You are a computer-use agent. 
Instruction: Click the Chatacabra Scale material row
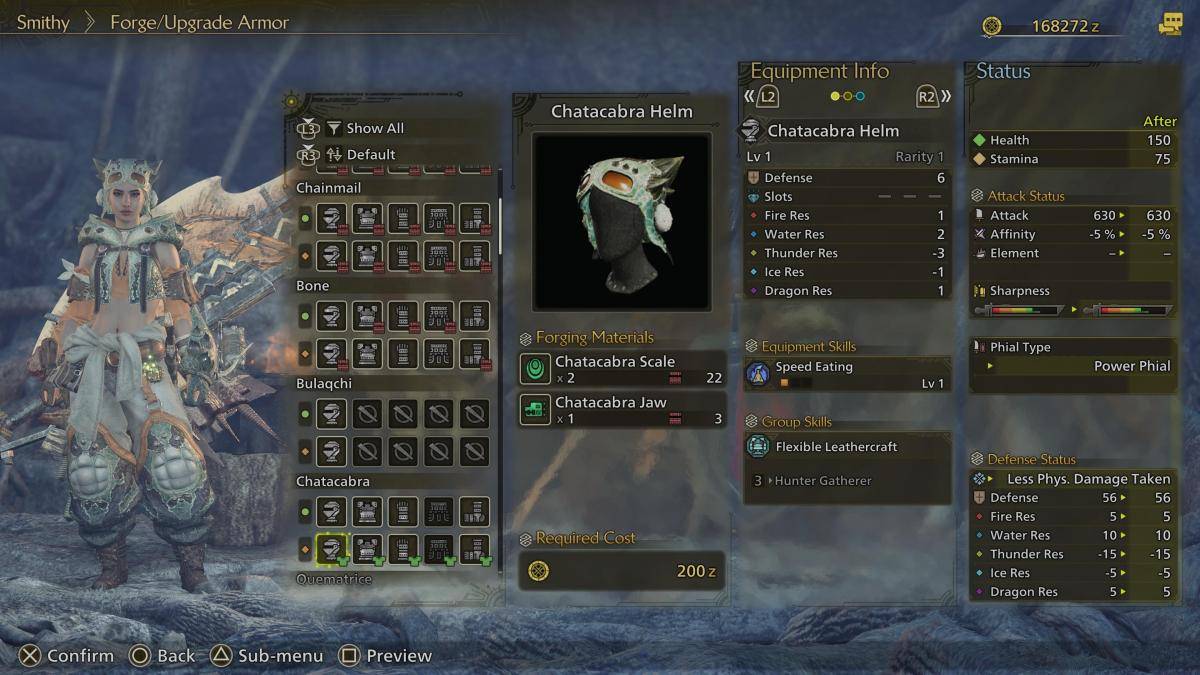622,369
